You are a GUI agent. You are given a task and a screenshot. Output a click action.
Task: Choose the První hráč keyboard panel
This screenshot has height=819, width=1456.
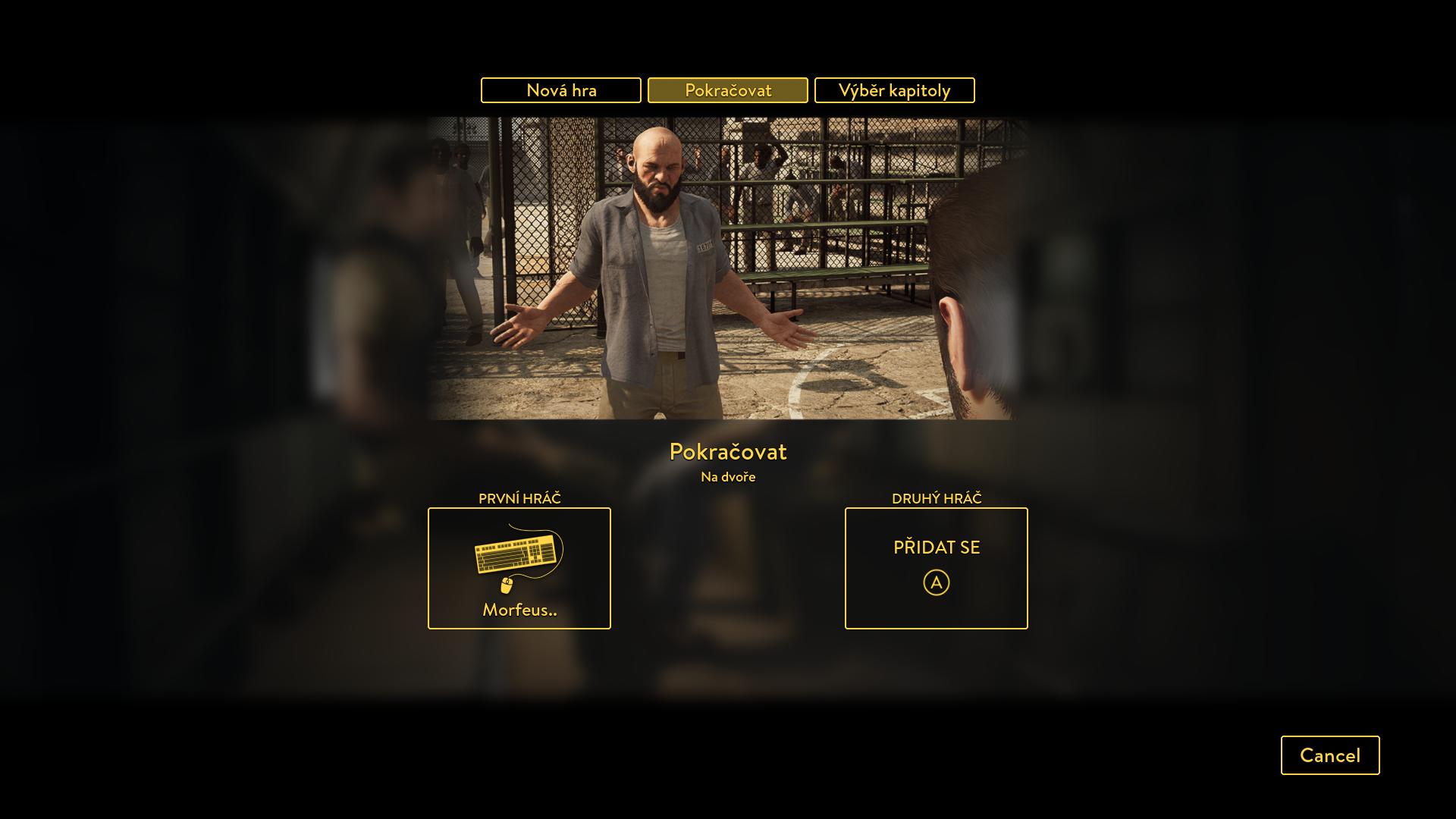coord(519,568)
